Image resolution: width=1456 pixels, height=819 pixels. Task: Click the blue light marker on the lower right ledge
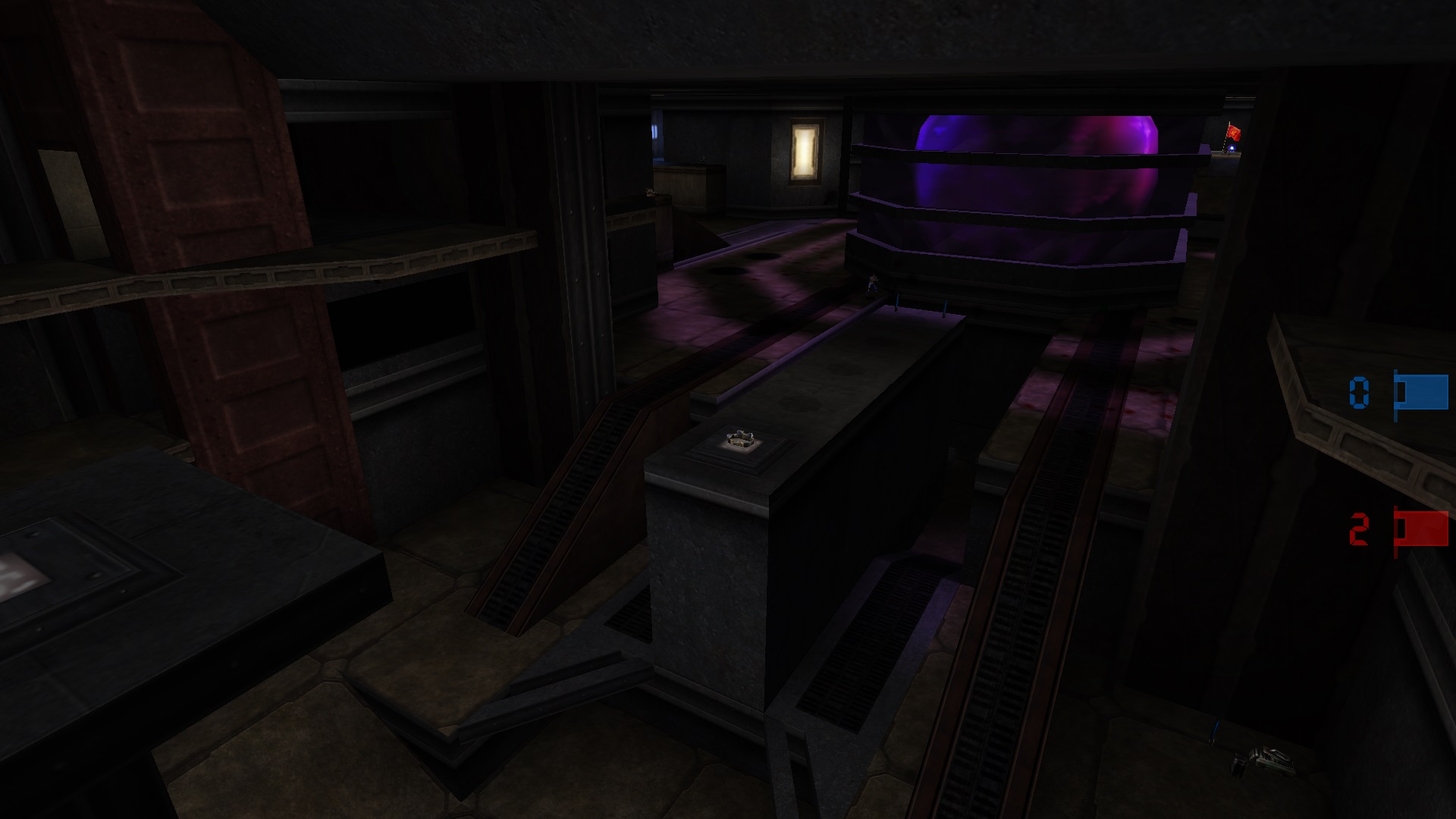click(x=1214, y=730)
